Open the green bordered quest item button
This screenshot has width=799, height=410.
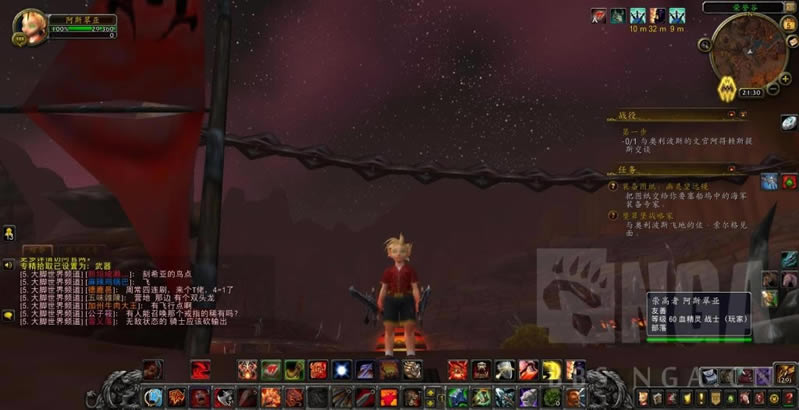coord(789,181)
